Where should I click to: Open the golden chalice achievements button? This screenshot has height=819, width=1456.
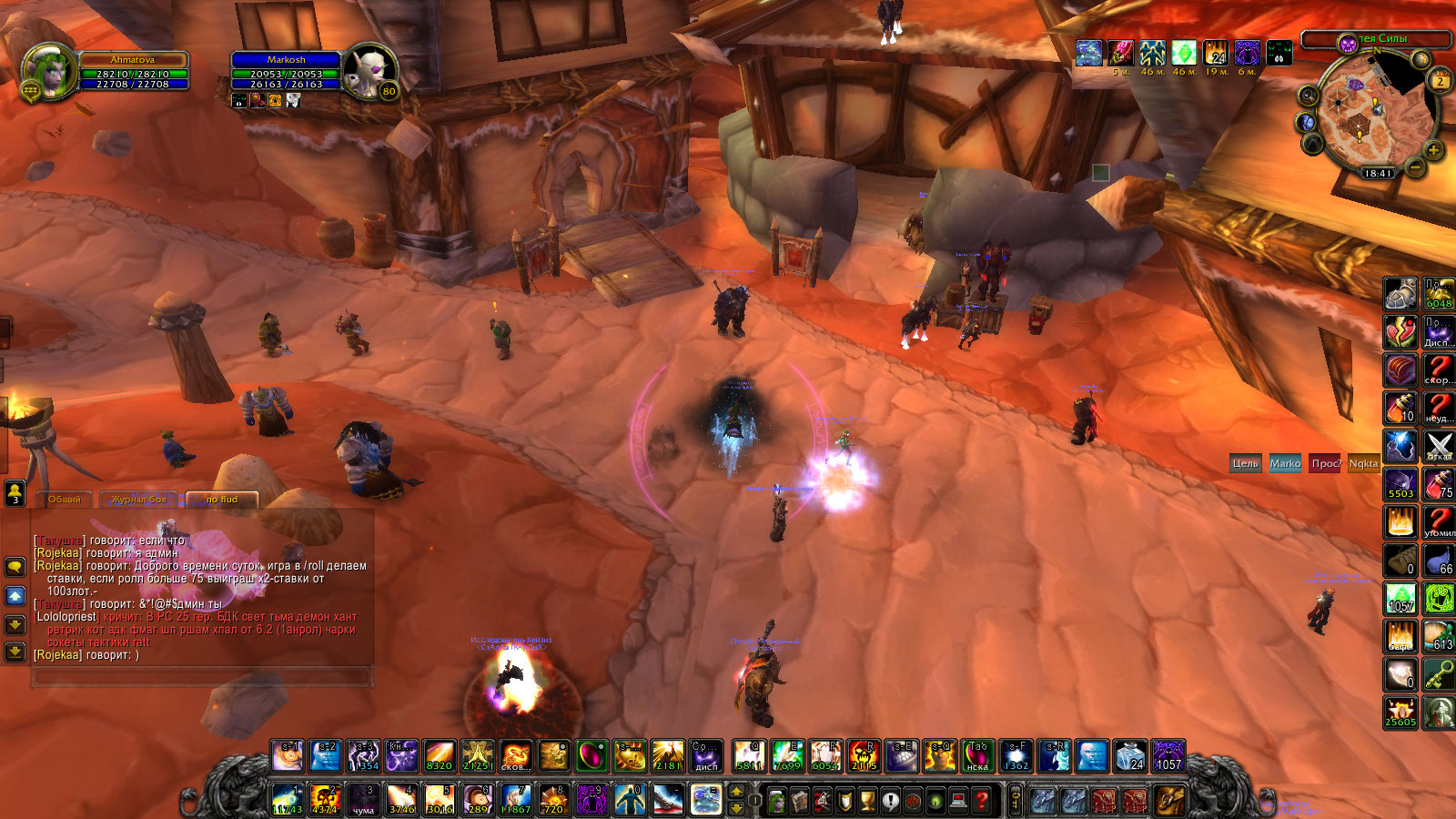(x=867, y=801)
